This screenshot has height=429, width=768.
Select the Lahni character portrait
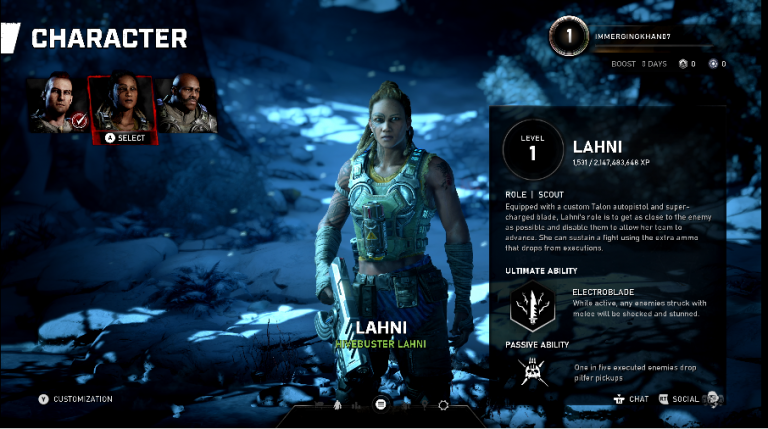tap(121, 104)
